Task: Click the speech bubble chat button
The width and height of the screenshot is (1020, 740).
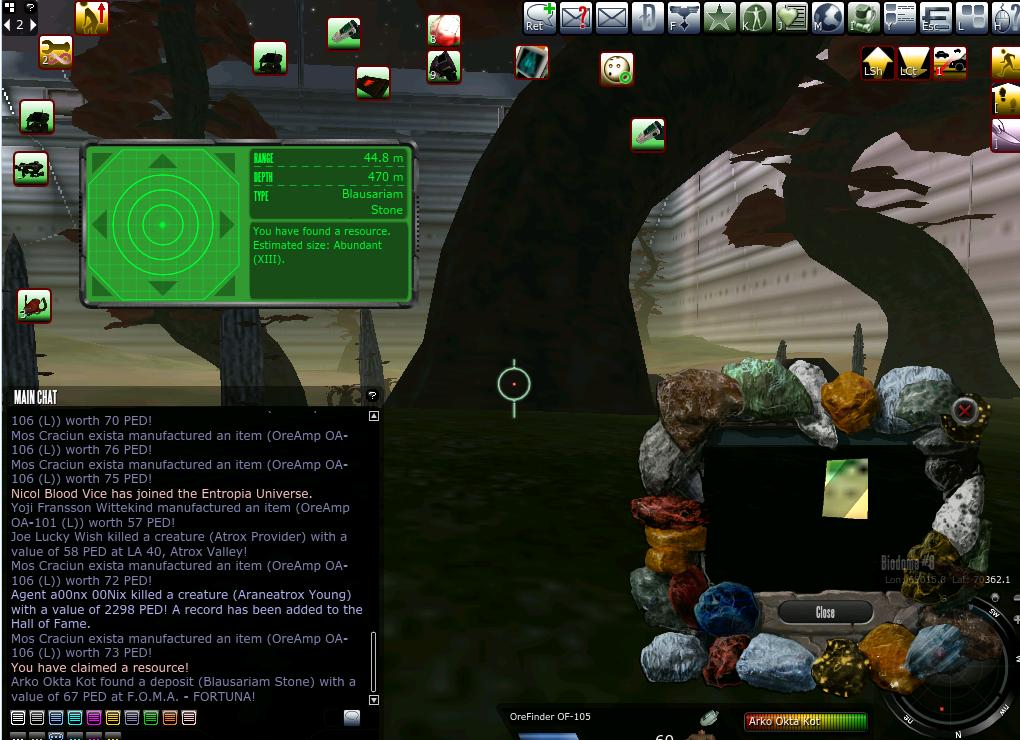Action: click(x=352, y=717)
